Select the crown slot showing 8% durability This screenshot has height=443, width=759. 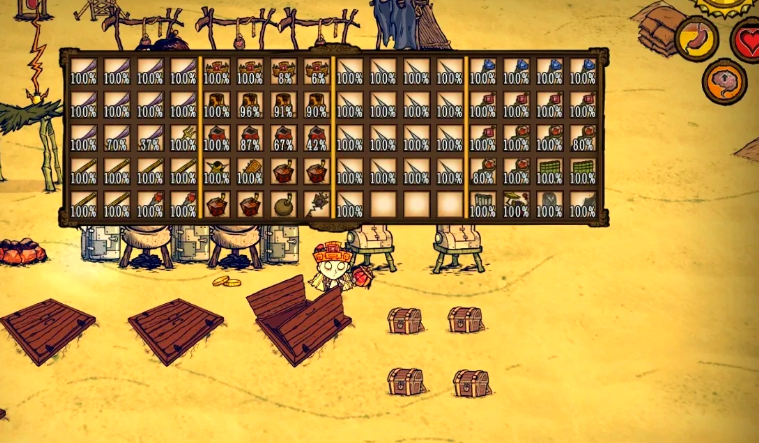coord(284,70)
